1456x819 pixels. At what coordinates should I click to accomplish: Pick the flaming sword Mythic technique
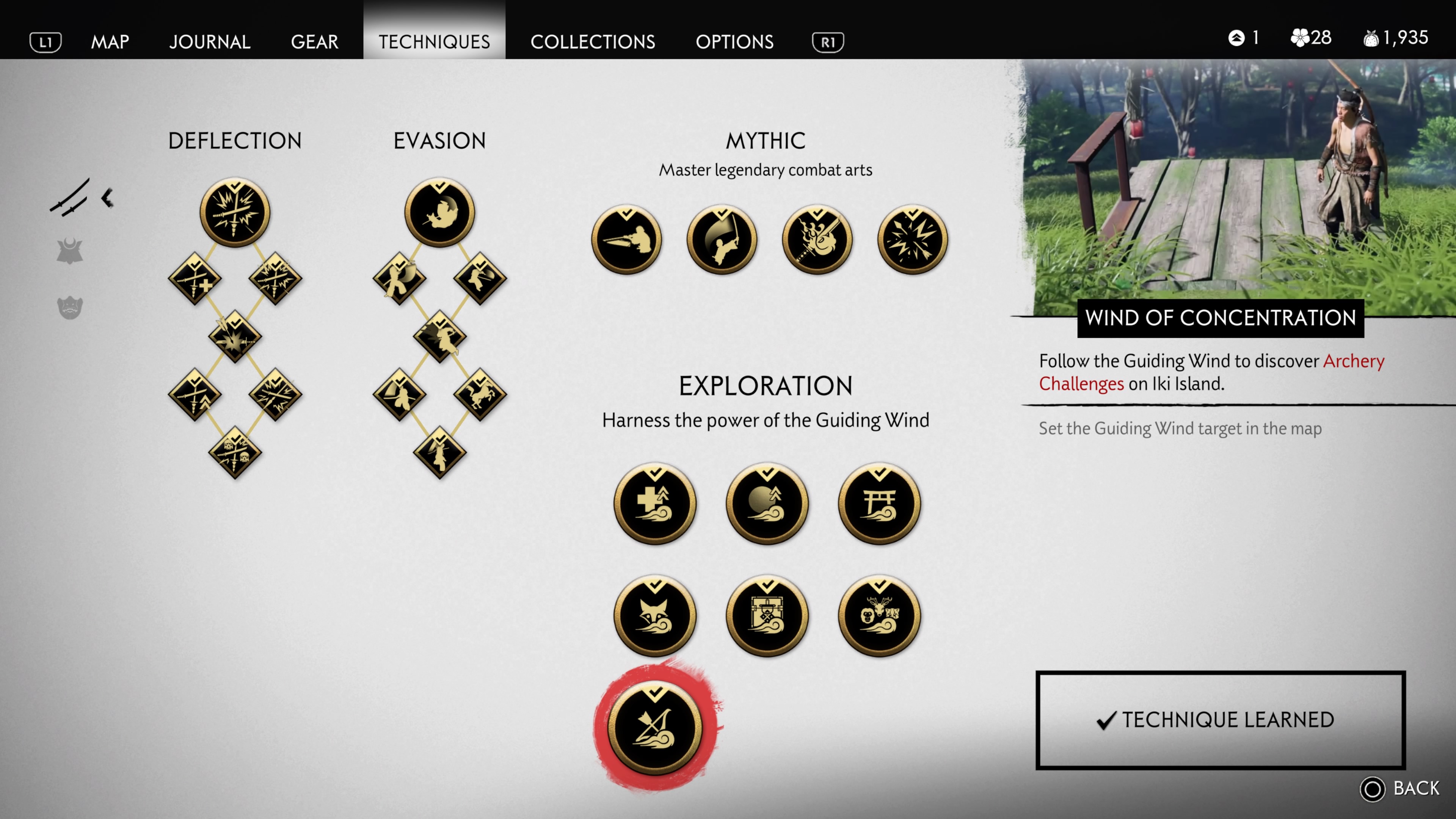(x=817, y=240)
